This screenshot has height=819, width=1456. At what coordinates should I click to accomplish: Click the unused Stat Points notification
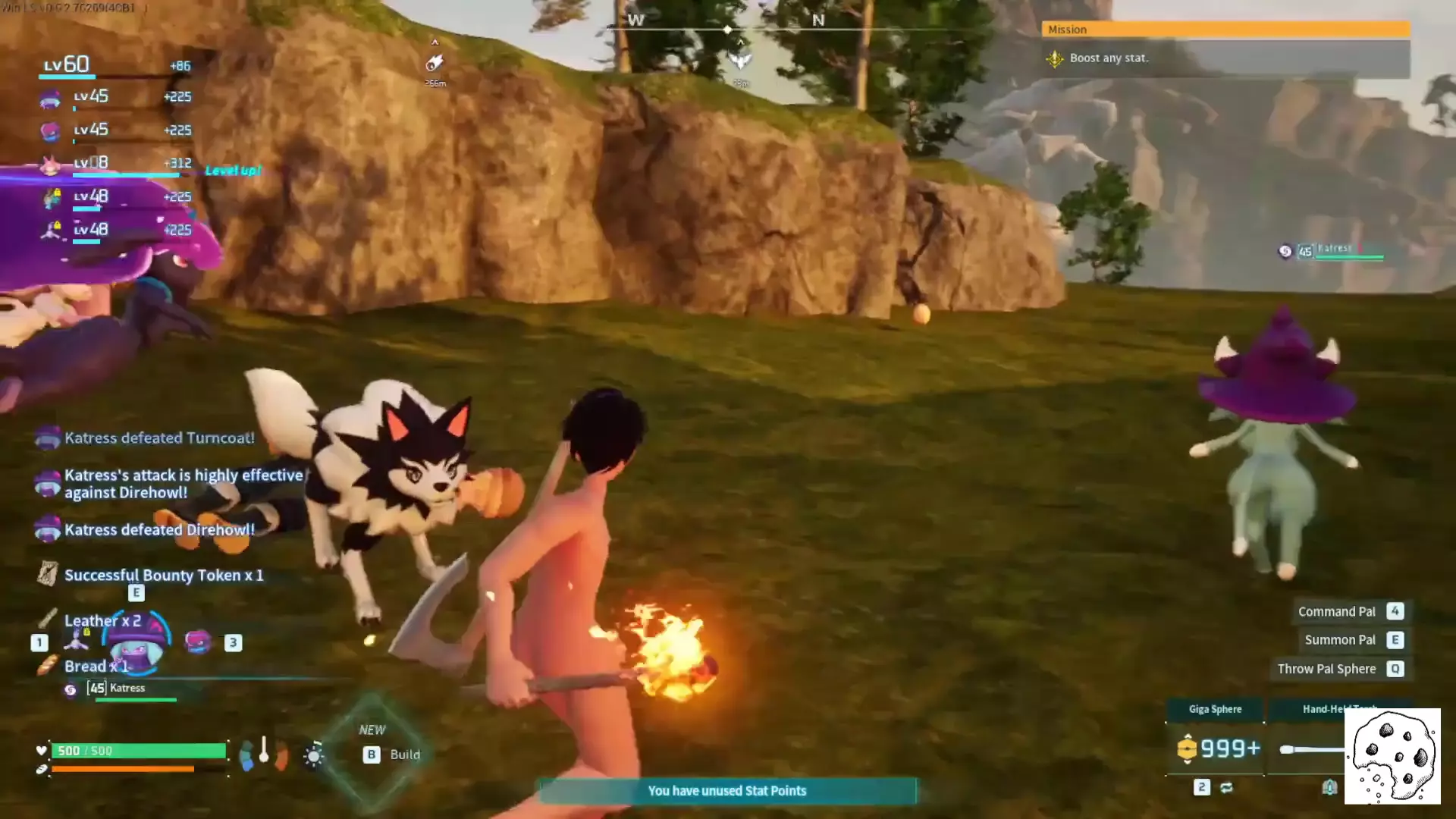[726, 791]
